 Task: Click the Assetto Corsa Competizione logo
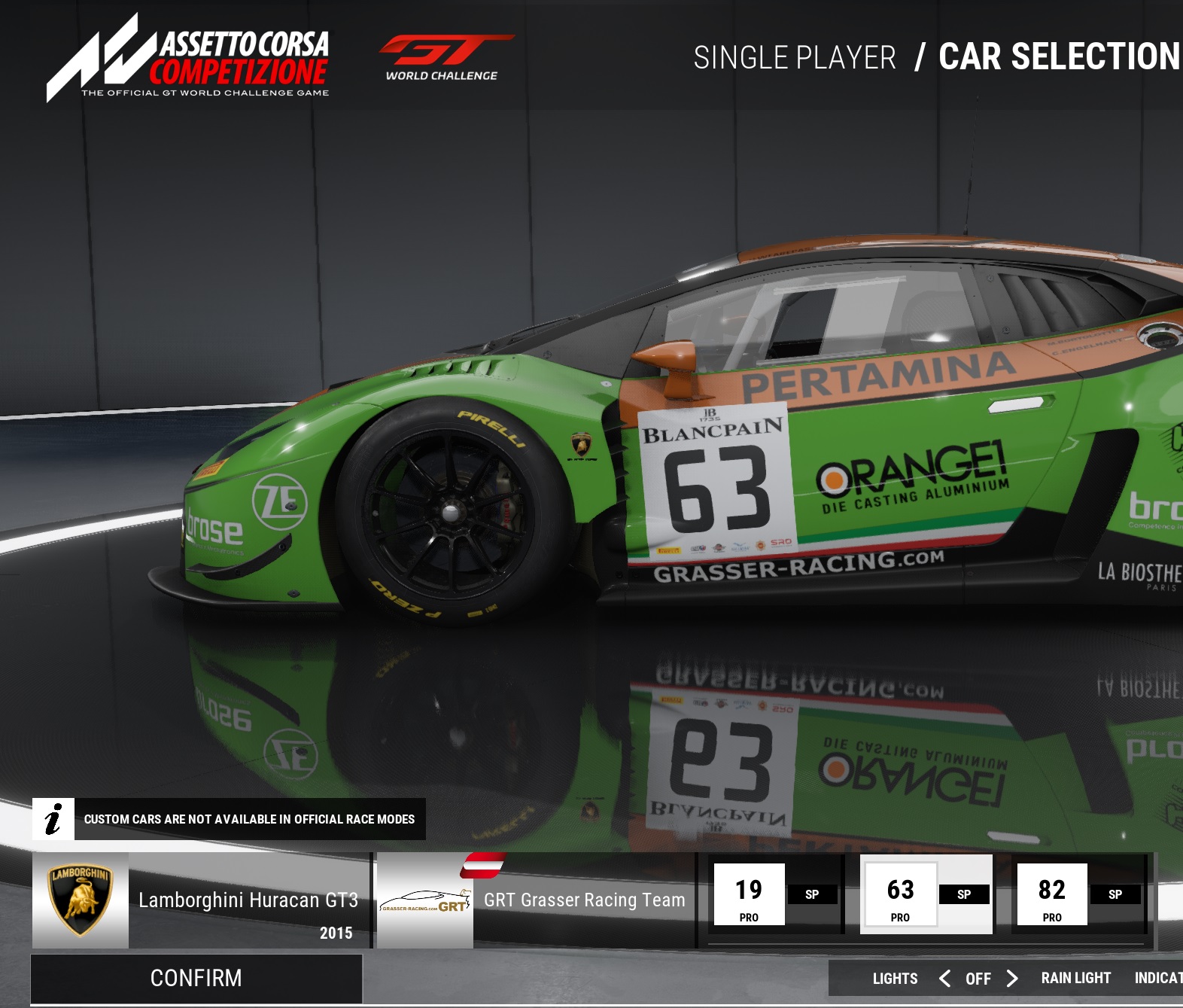pos(188,58)
